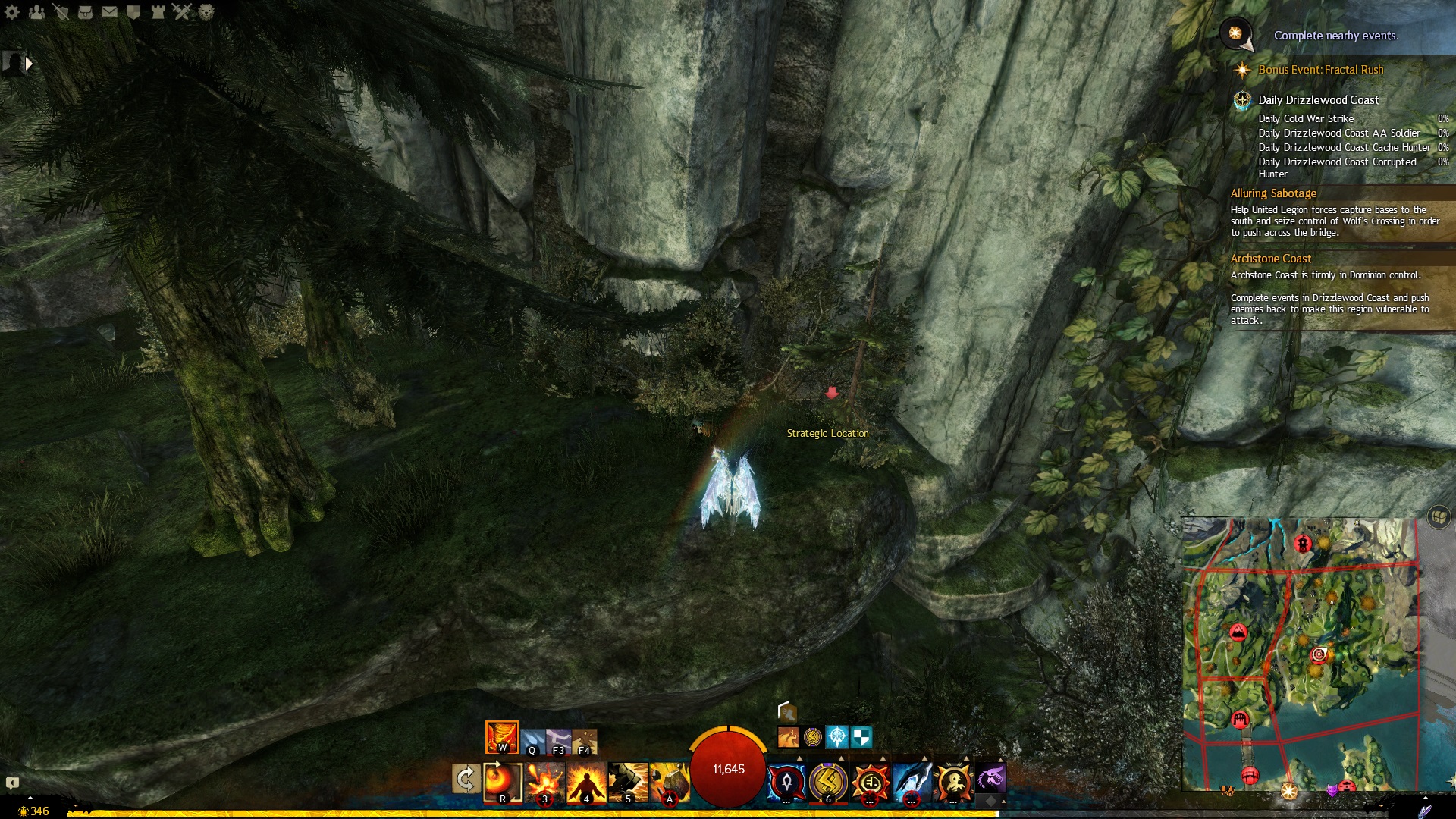The image size is (1456, 819).
Task: Open the Daily Drizzlewood Coast achievement tracker
Action: pyautogui.click(x=1318, y=100)
